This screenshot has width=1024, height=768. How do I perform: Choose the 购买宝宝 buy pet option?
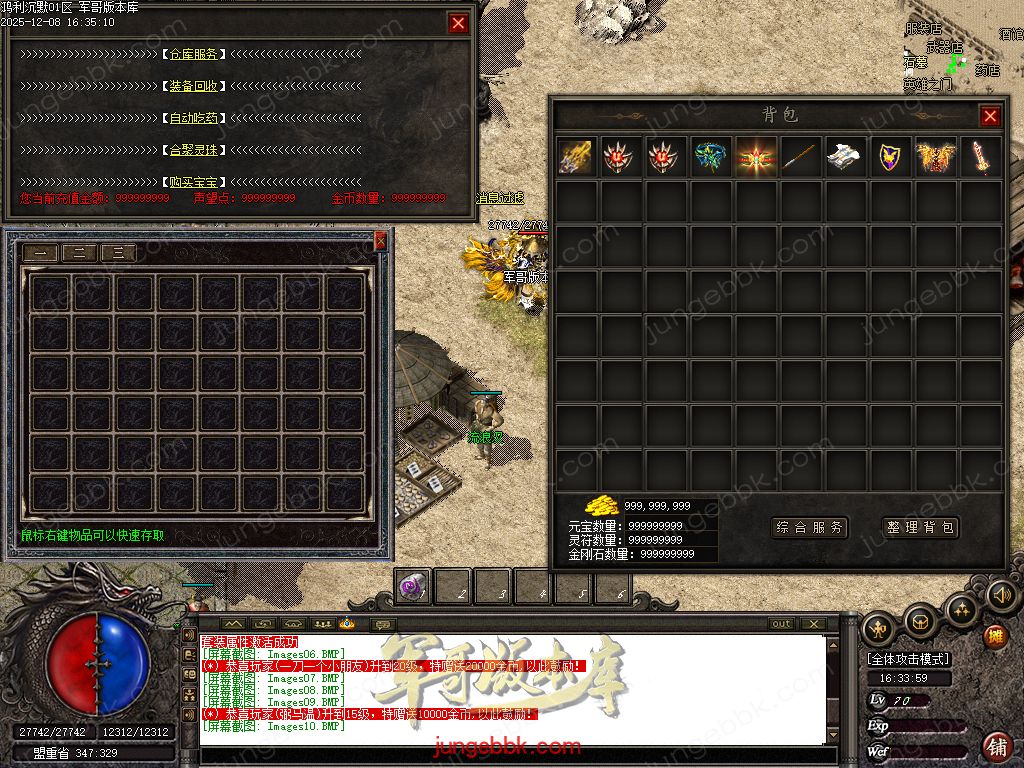point(193,182)
